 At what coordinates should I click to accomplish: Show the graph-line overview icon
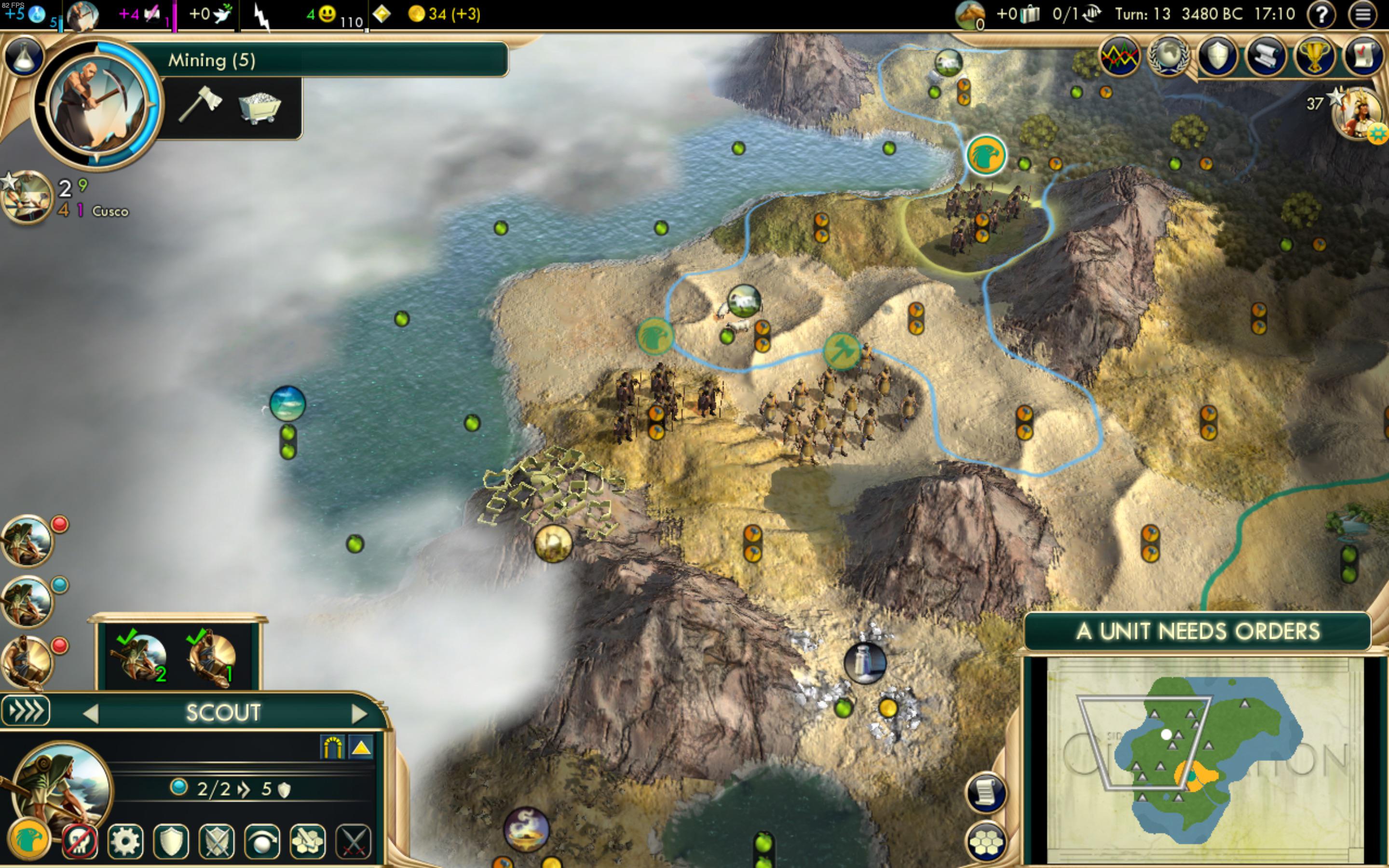click(x=1120, y=56)
